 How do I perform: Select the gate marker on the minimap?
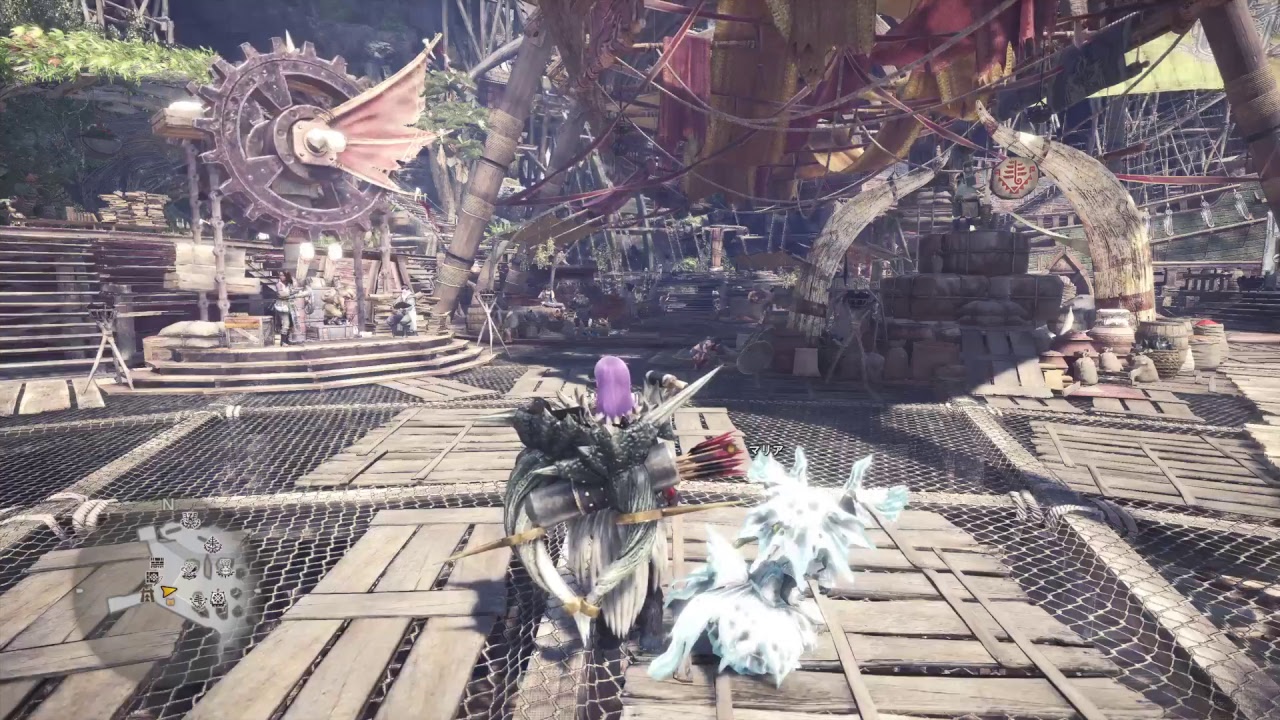(x=147, y=595)
